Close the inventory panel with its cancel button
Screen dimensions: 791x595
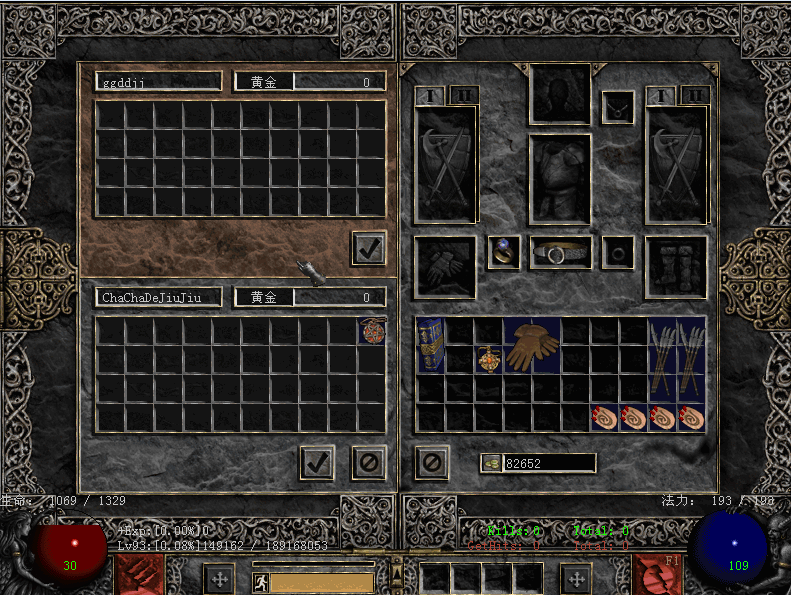click(431, 462)
